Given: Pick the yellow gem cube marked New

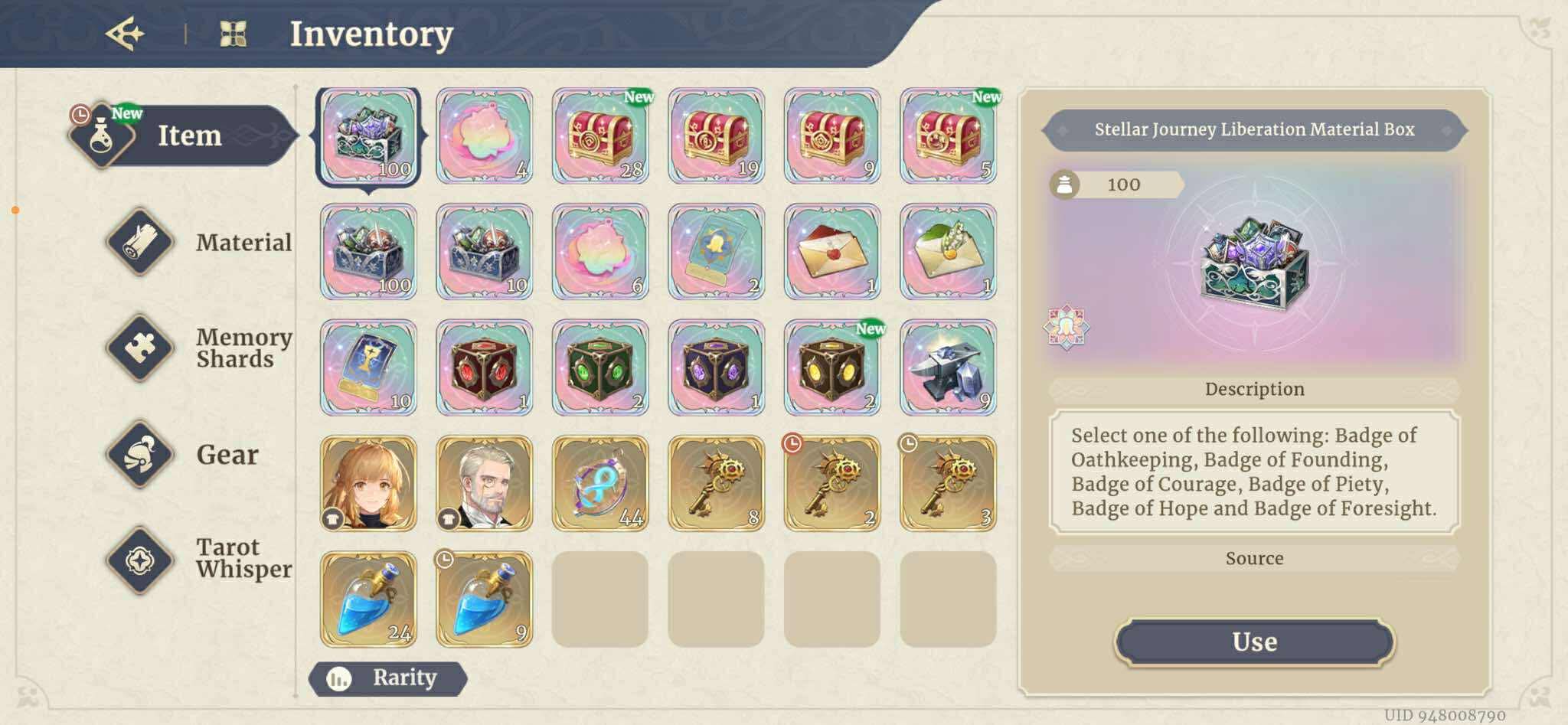Looking at the screenshot, I should [x=832, y=368].
